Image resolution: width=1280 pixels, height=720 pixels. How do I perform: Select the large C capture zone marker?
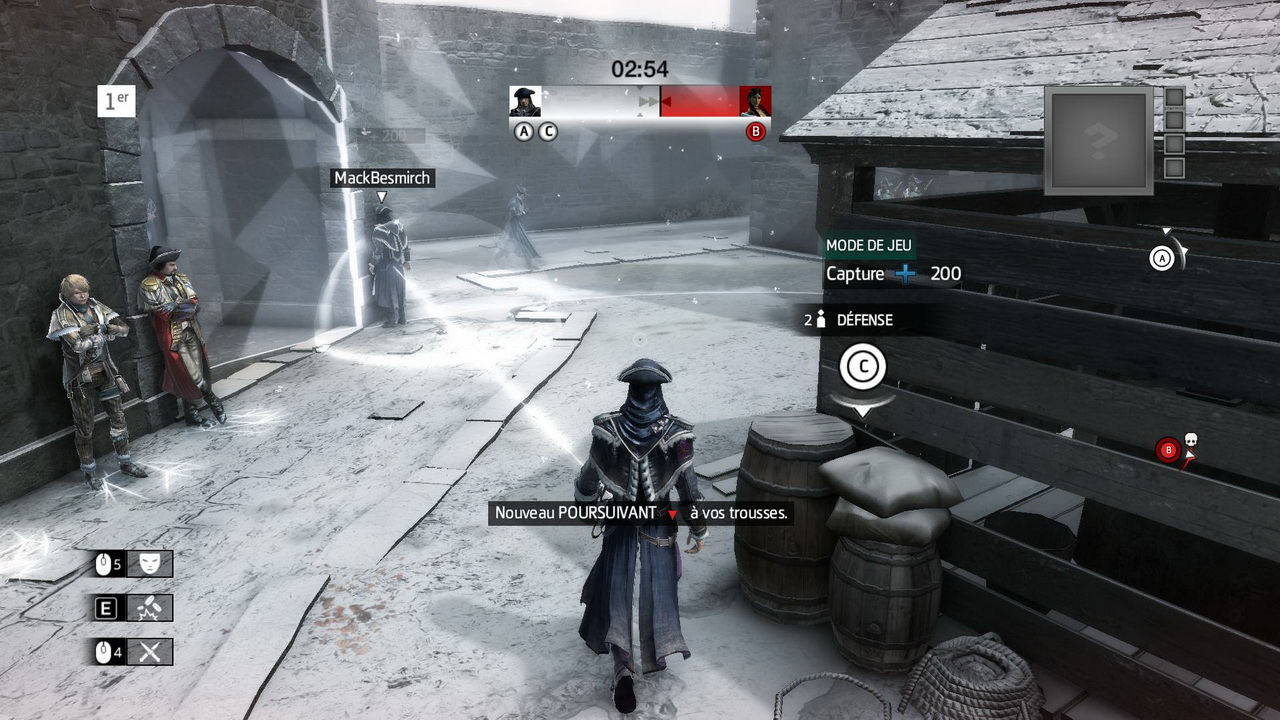click(862, 367)
